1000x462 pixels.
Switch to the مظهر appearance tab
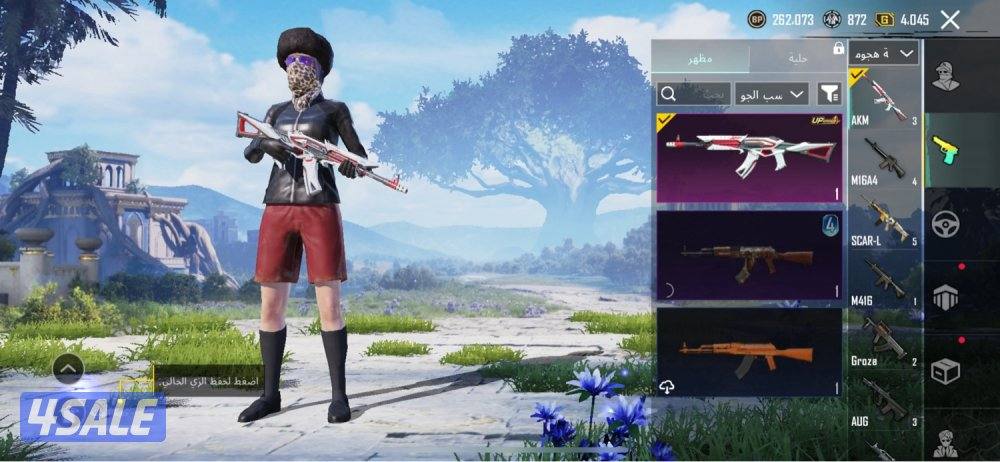[699, 57]
